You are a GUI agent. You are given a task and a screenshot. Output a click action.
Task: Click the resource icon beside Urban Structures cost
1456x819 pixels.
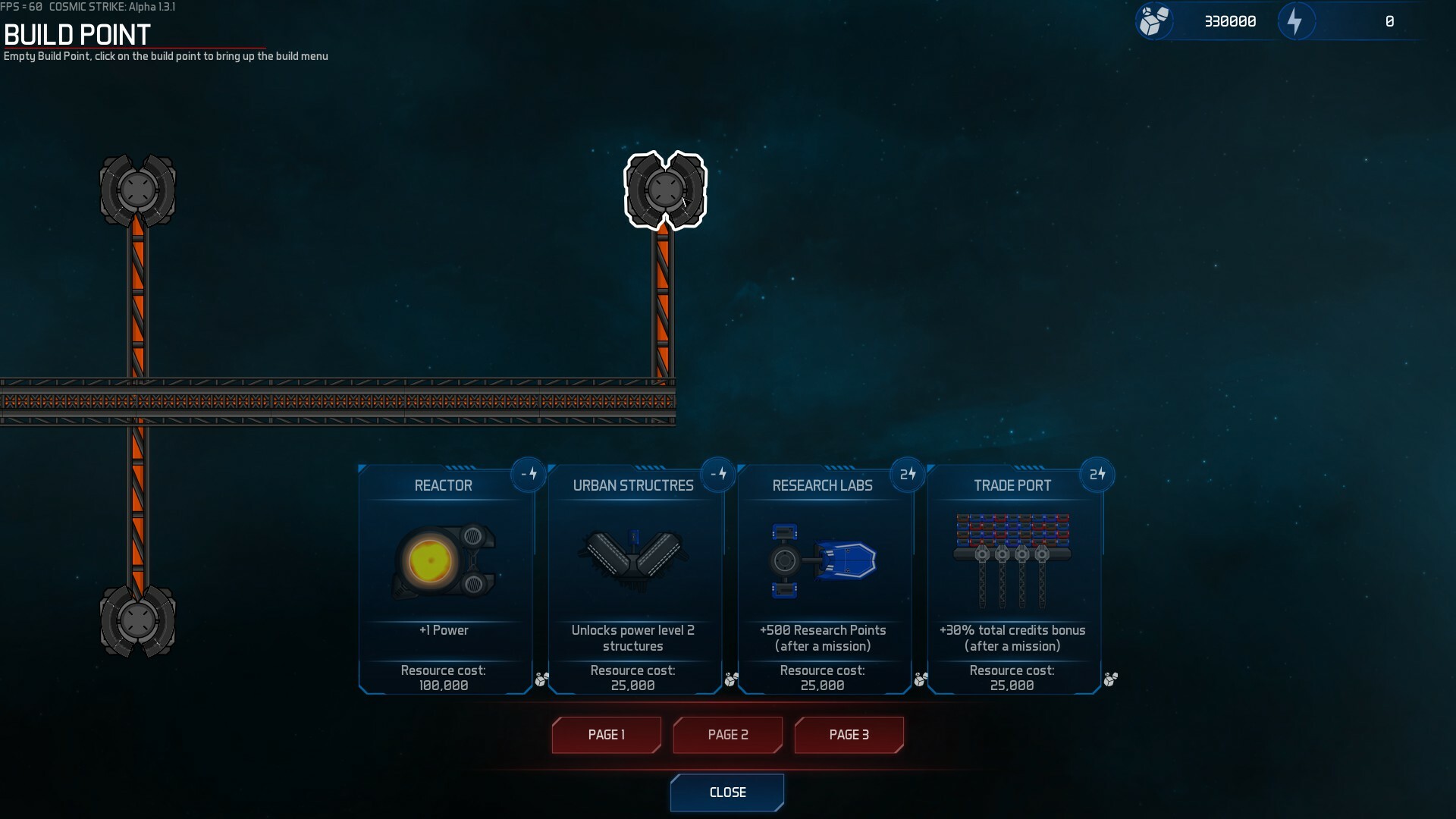point(730,680)
